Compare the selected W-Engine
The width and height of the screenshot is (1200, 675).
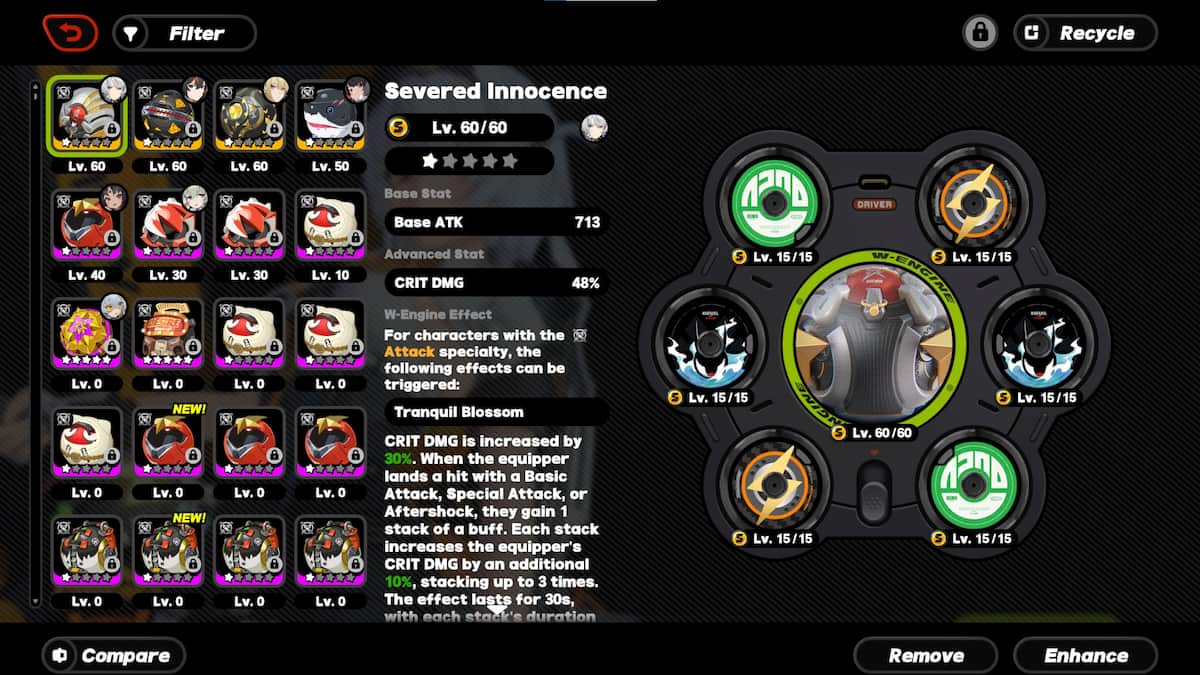tap(113, 656)
